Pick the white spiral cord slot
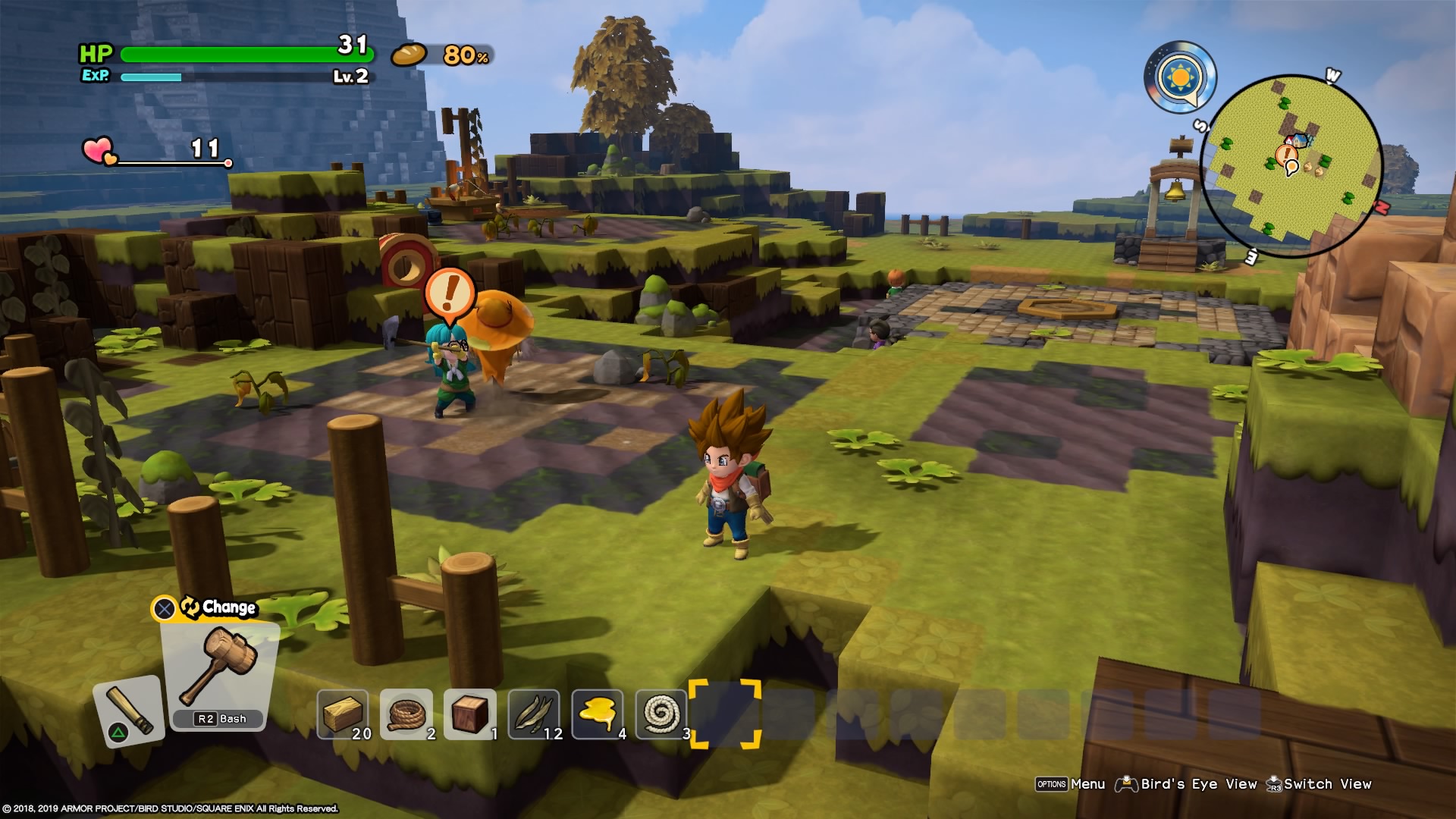Viewport: 1456px width, 819px height. (x=661, y=714)
